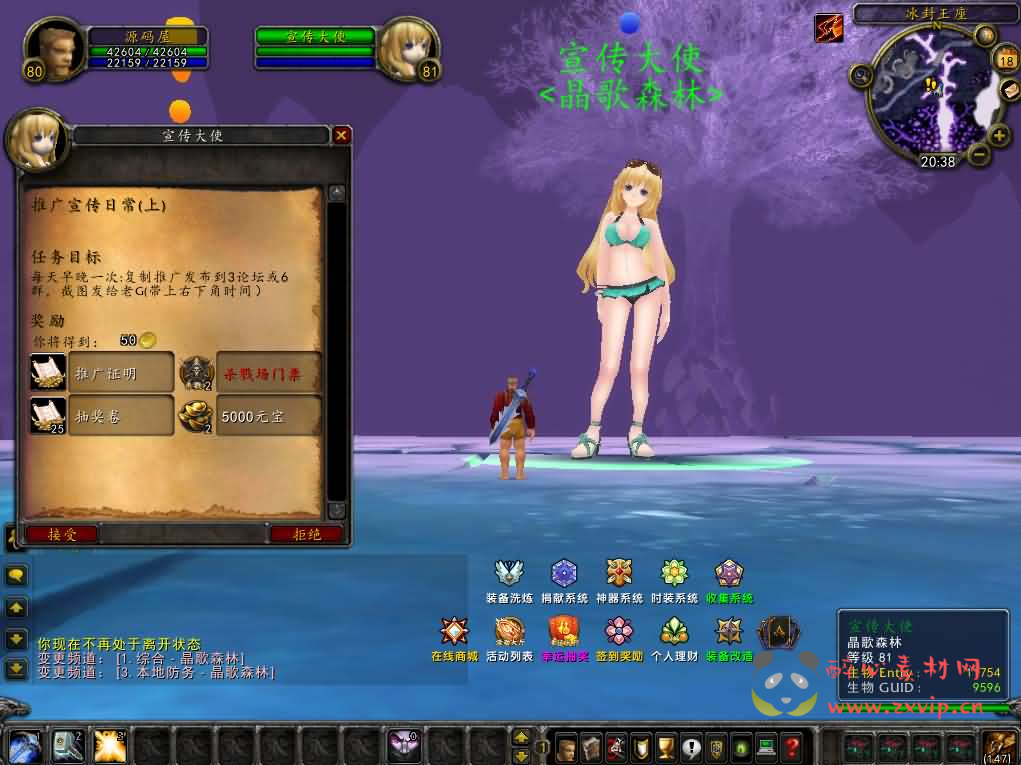Image resolution: width=1021 pixels, height=765 pixels.
Task: Click the minimap zoom-out minus button
Action: point(978,154)
